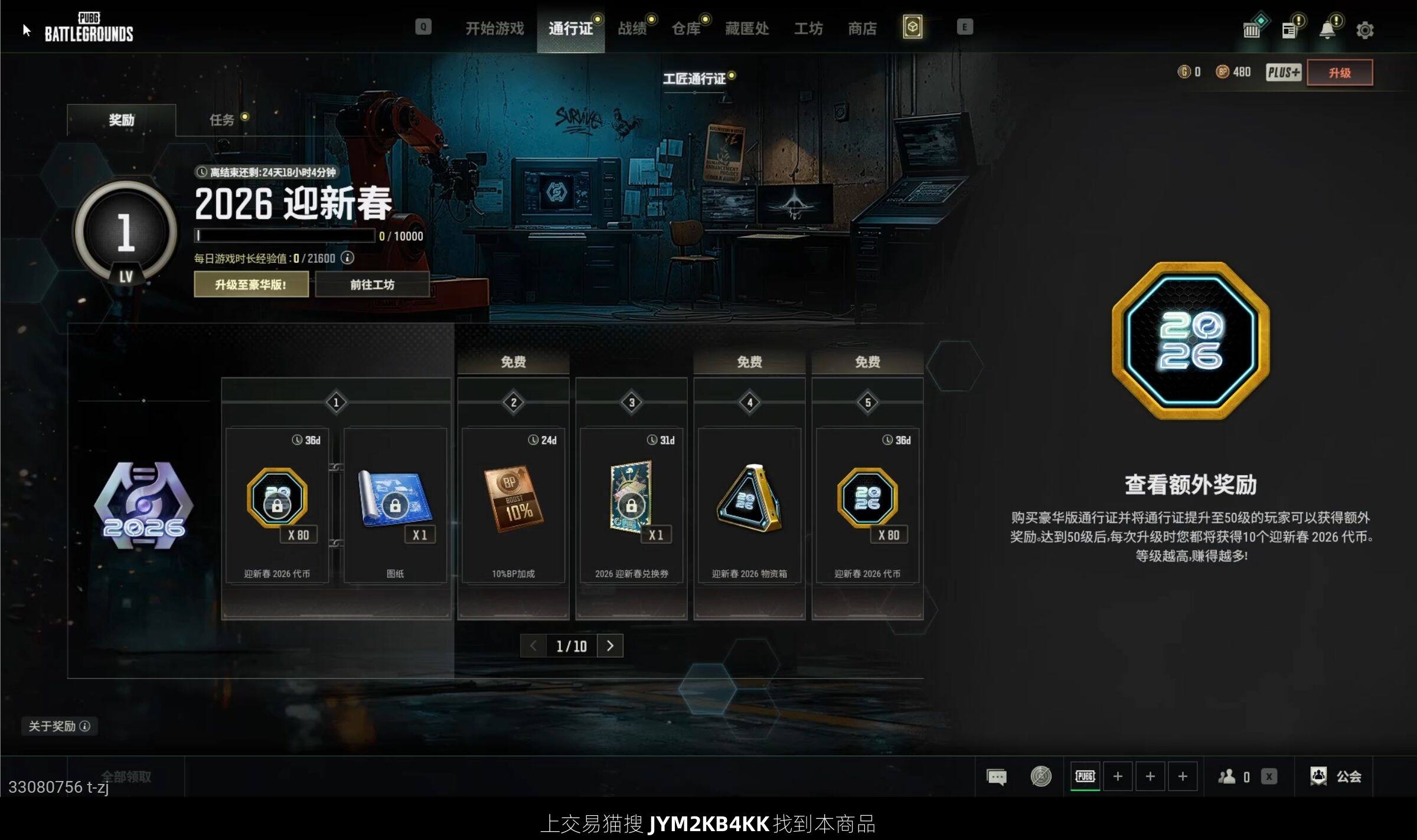The height and width of the screenshot is (840, 1417).
Task: Choose the 图纸 blueprint reward card
Action: 395,506
